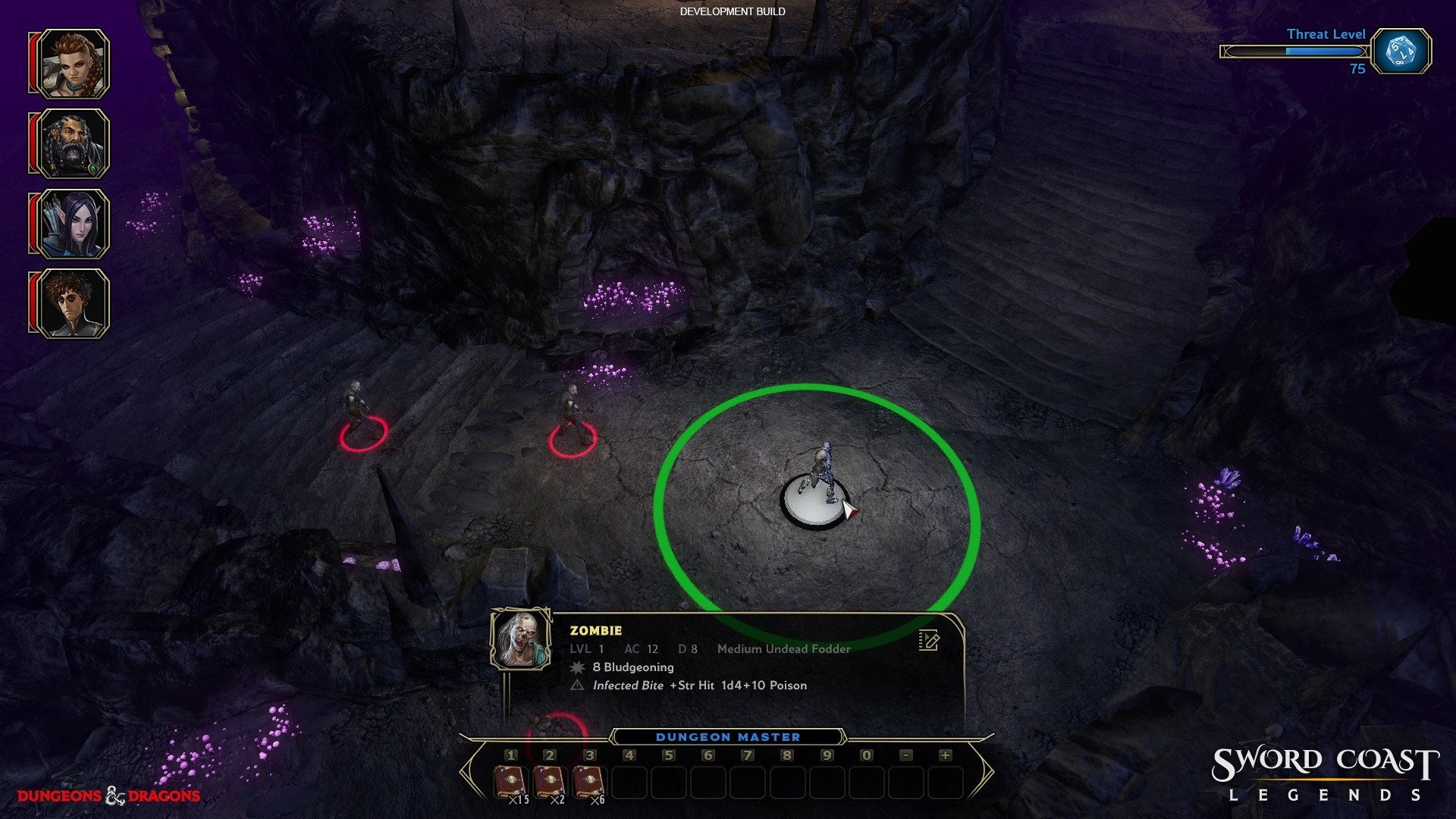The width and height of the screenshot is (1456, 819).
Task: Click the Infected Bite warning triangle icon
Action: tap(578, 685)
